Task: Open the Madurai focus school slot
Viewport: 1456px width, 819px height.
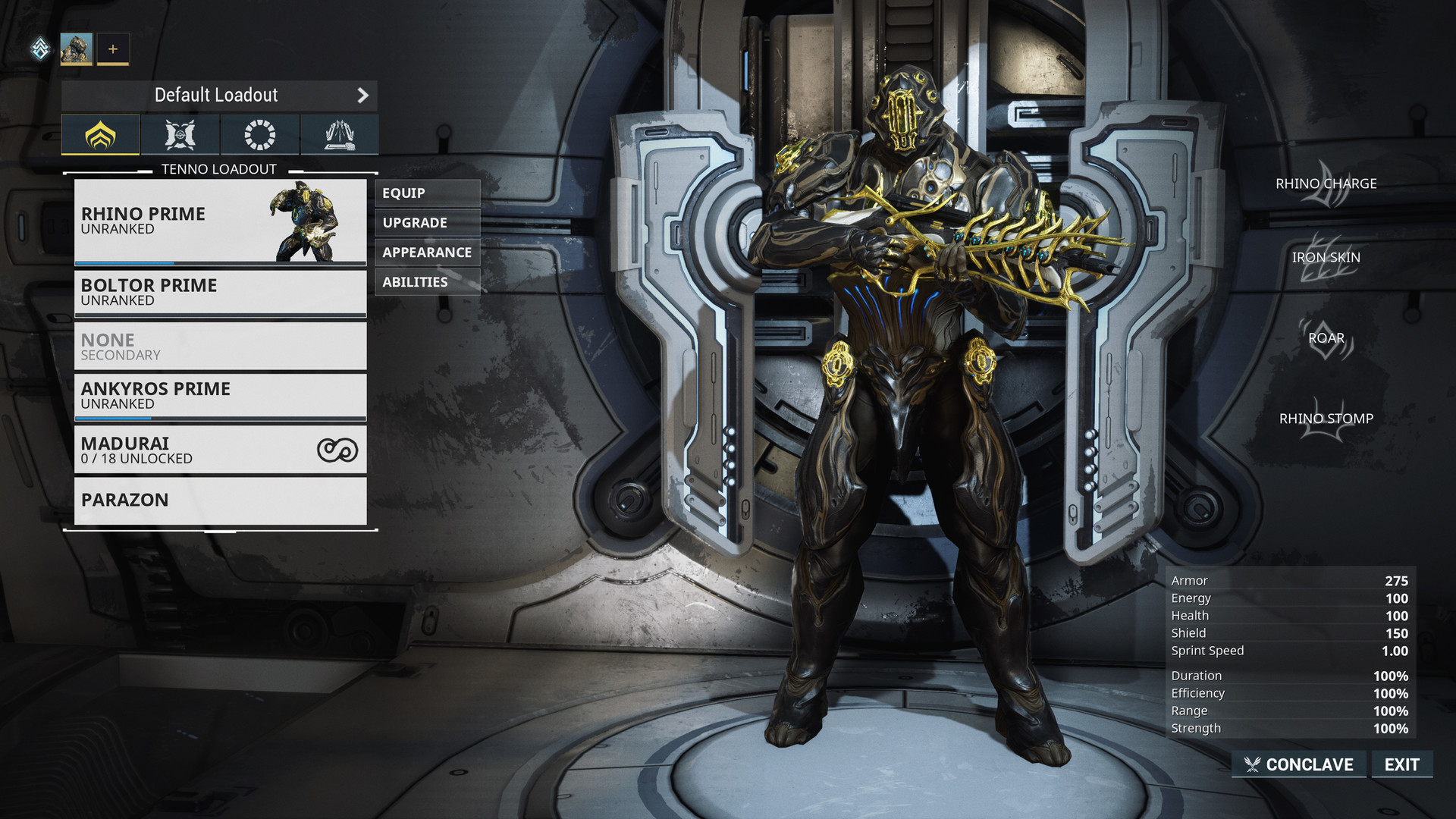Action: click(x=220, y=450)
